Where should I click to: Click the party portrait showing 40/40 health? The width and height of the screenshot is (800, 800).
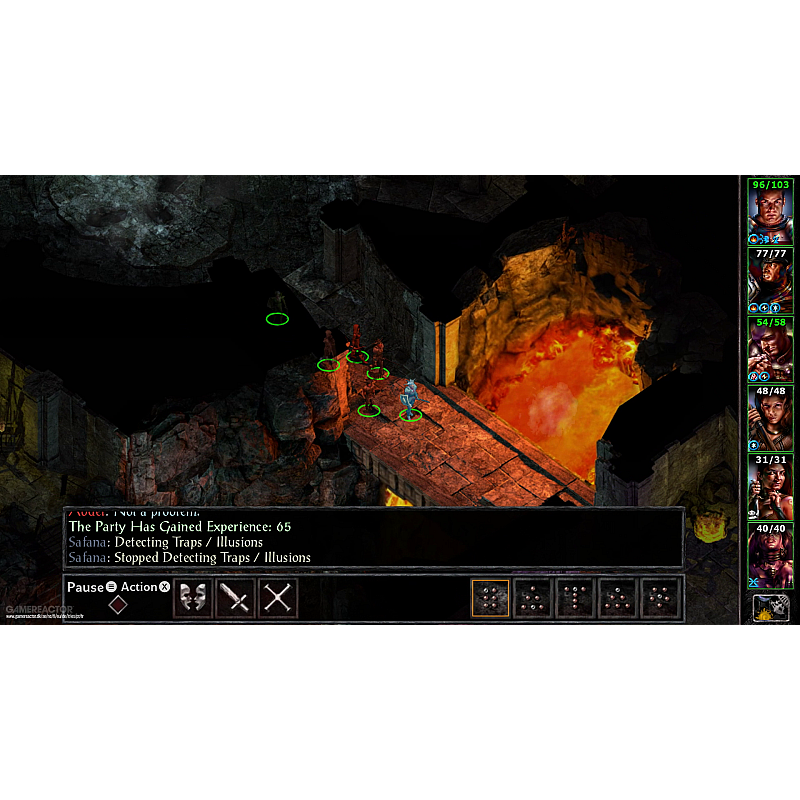click(770, 556)
